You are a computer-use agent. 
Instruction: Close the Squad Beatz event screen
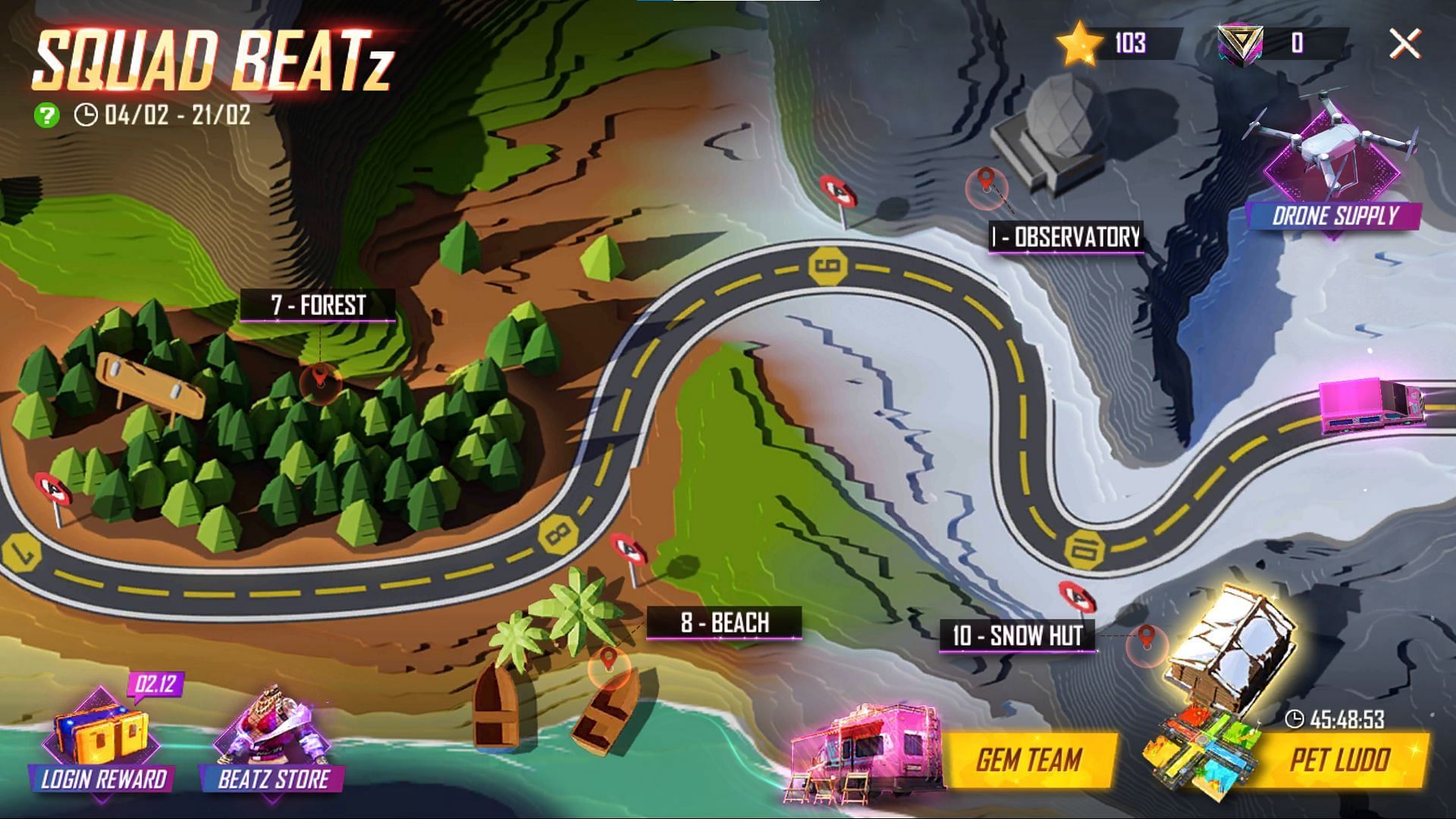[x=1404, y=44]
